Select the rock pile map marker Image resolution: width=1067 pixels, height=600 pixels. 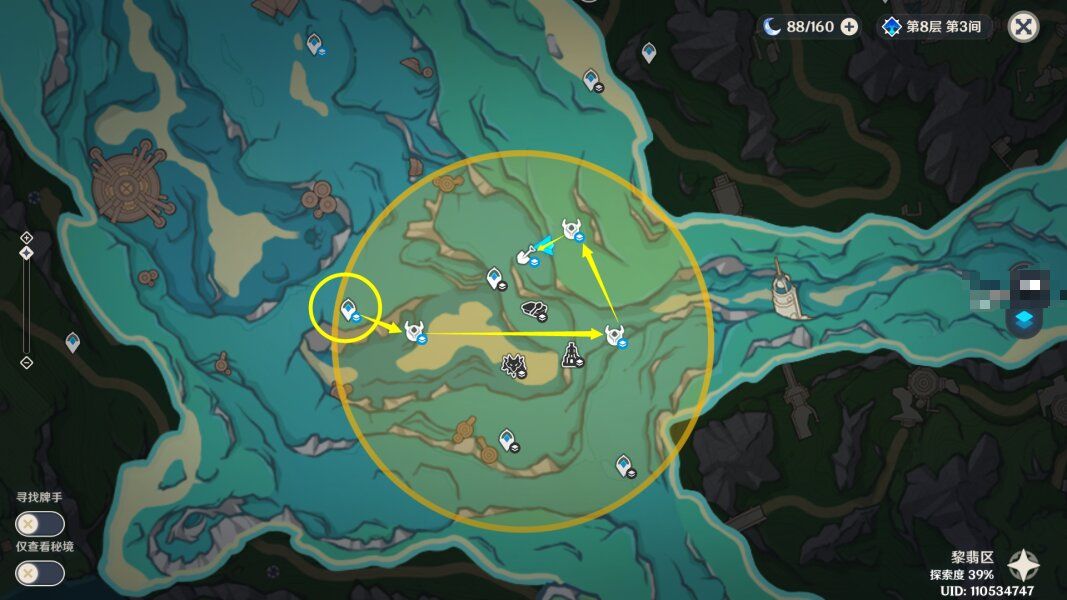coord(534,310)
